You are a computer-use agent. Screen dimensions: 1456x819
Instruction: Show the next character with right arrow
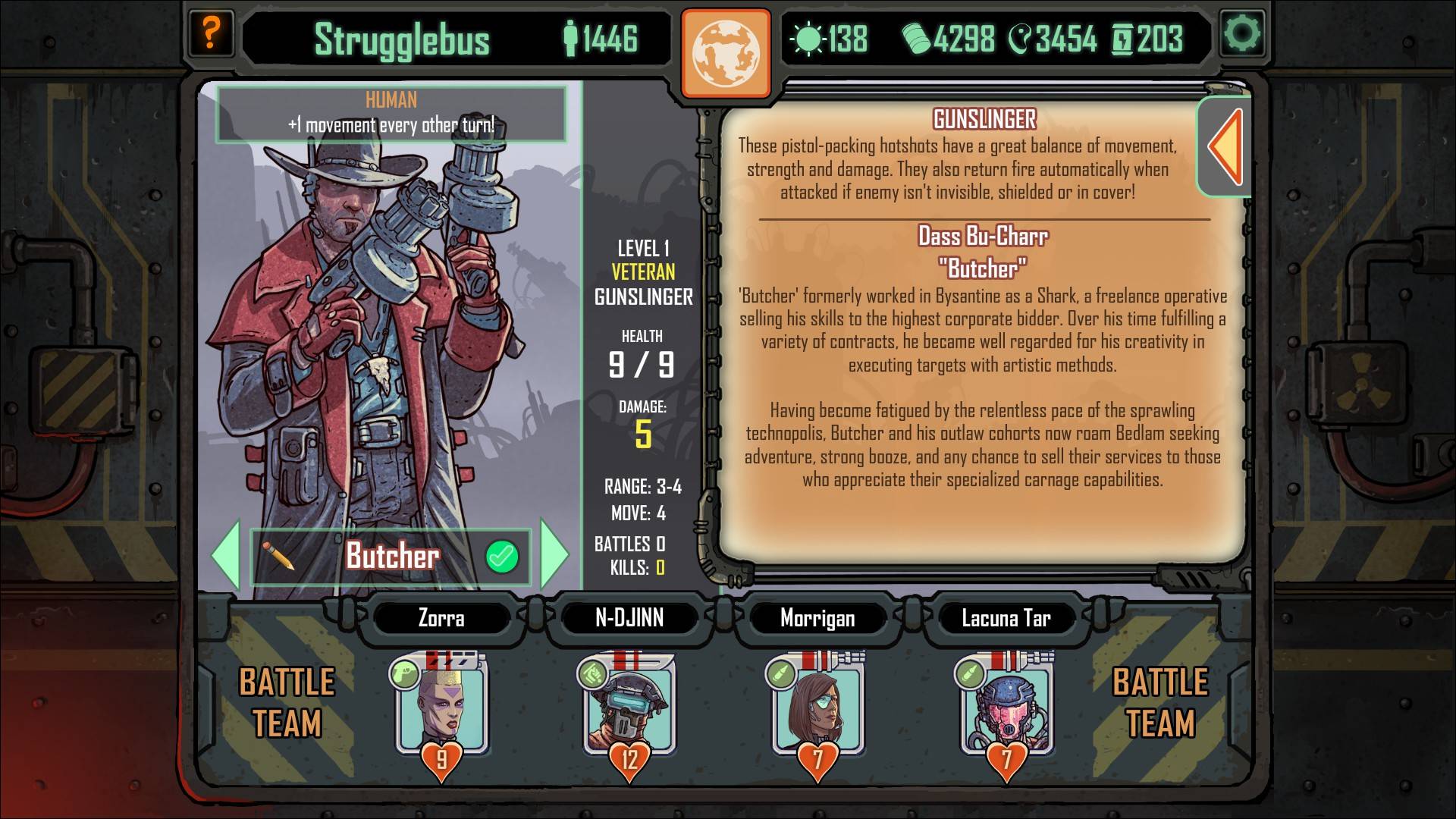tap(554, 555)
